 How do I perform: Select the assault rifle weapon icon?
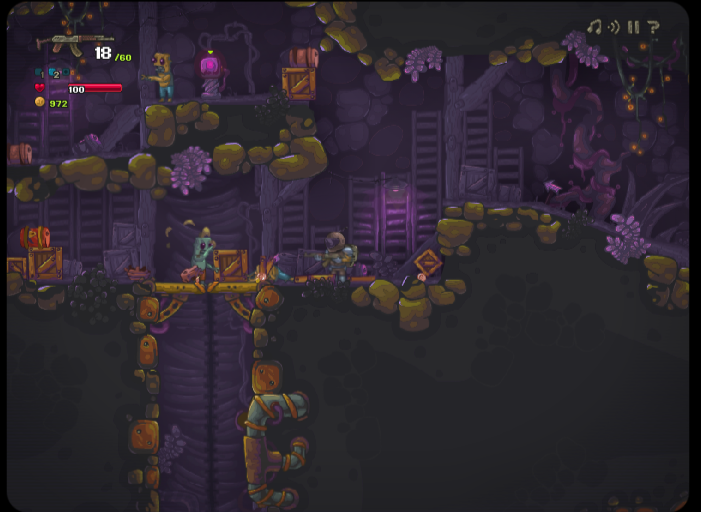(x=61, y=43)
